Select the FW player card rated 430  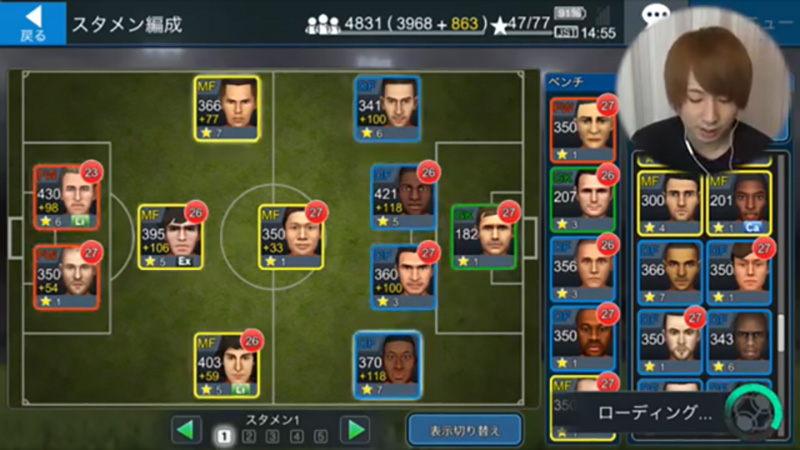tap(66, 197)
